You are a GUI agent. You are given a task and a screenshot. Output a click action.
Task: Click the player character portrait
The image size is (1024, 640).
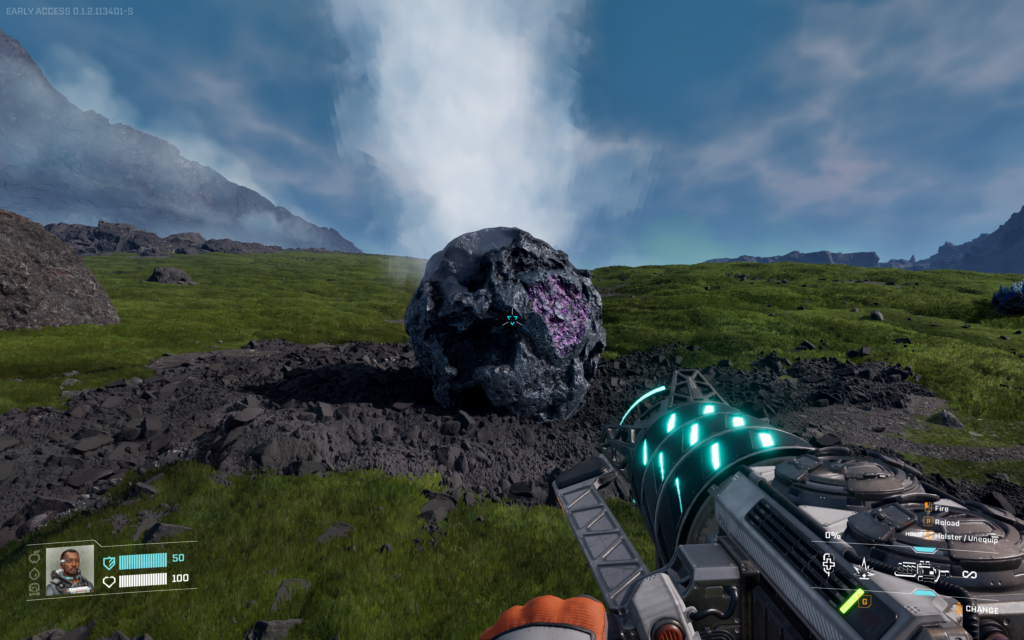coord(69,570)
